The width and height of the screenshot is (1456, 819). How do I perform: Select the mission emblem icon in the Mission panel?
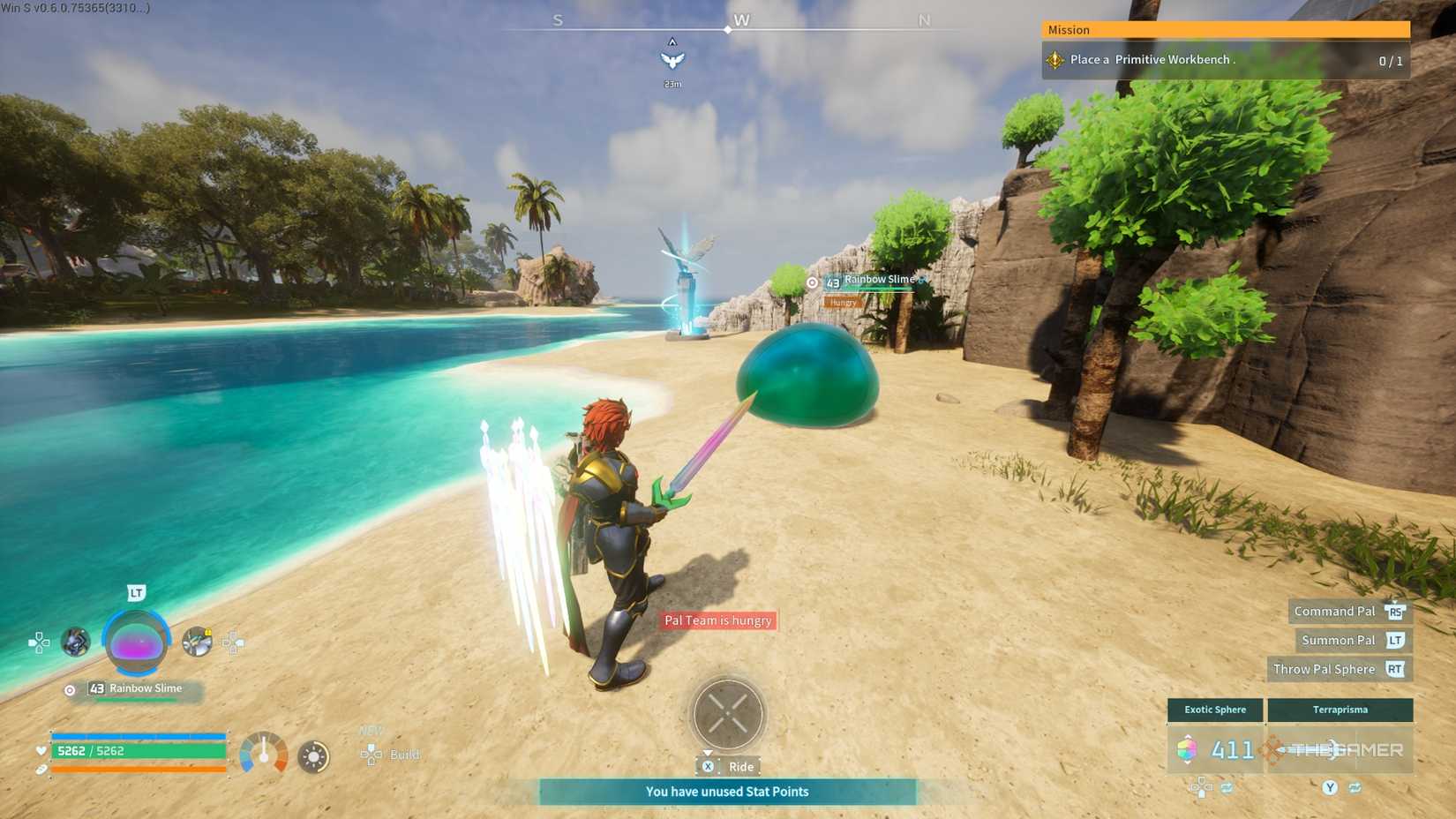[x=1054, y=60]
